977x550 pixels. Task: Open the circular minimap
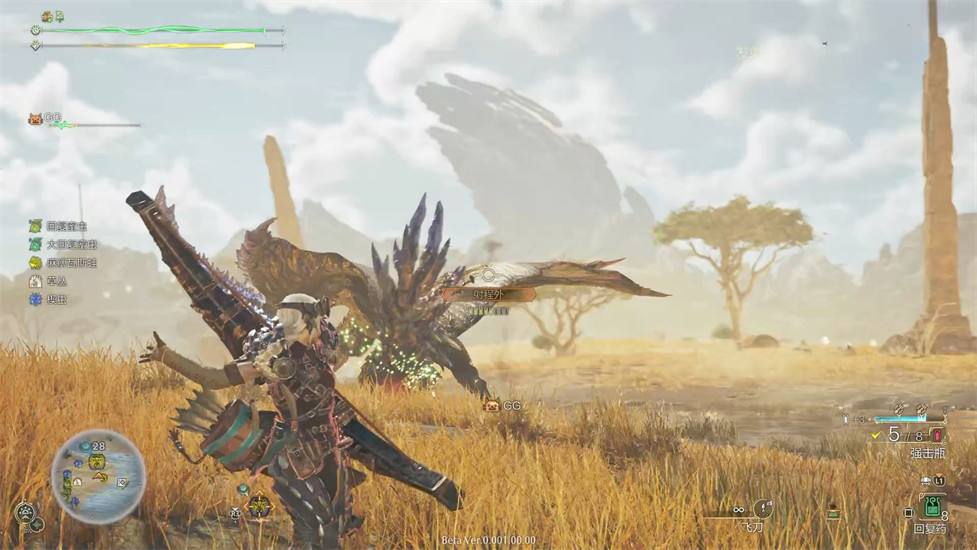(x=99, y=476)
